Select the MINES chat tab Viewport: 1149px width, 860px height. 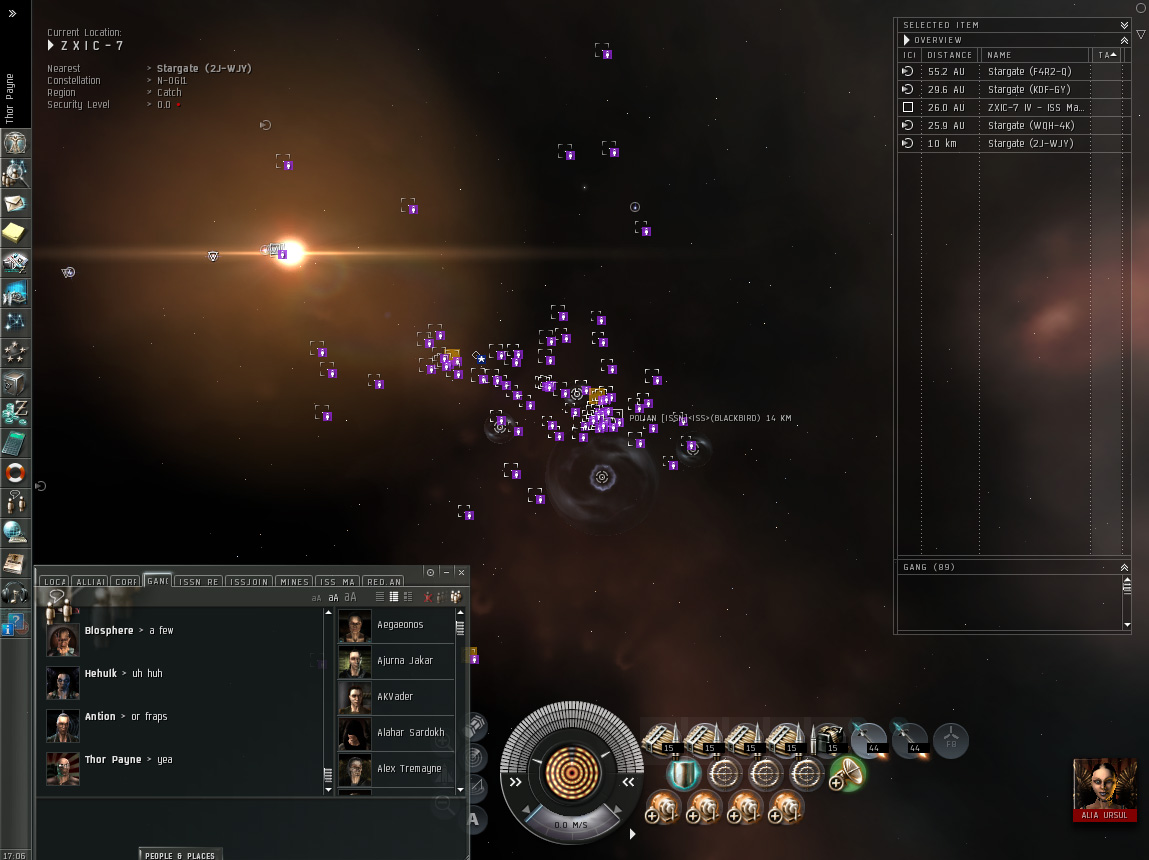[x=294, y=581]
